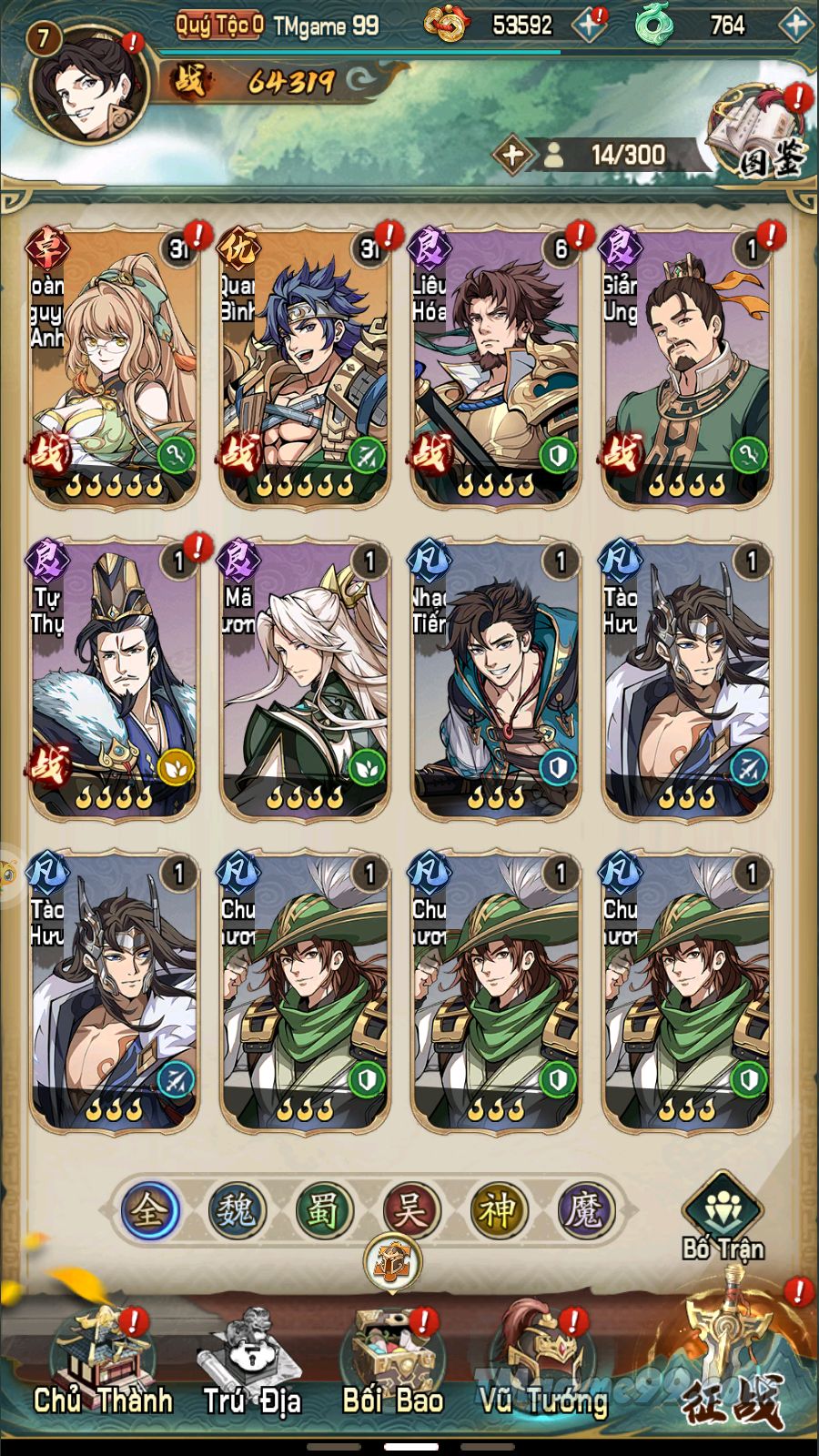Open the Bối Bao inventory bag

[x=393, y=1365]
